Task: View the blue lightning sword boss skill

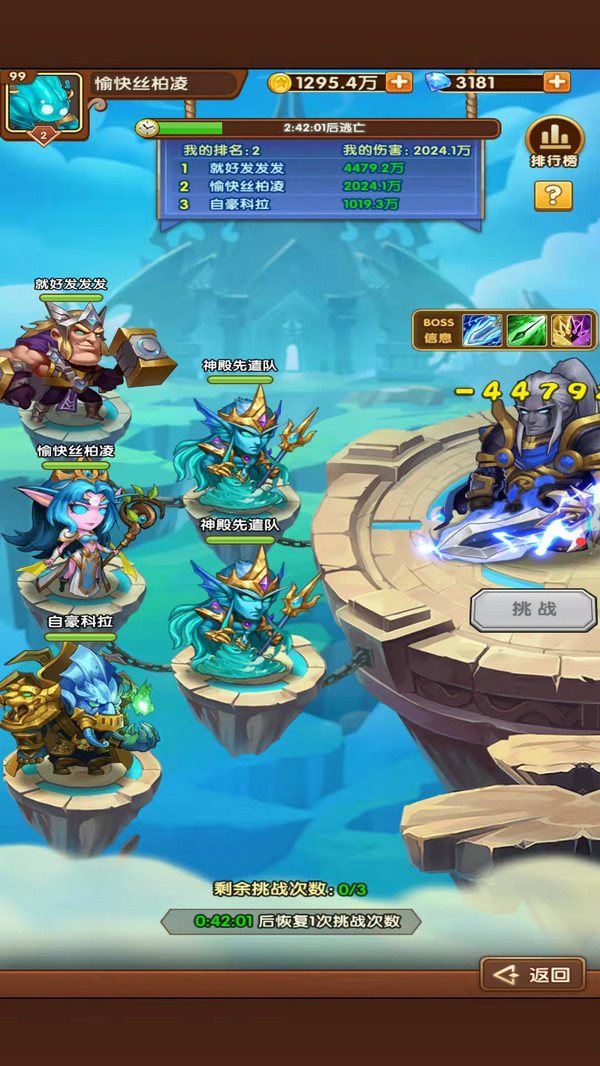Action: click(481, 330)
